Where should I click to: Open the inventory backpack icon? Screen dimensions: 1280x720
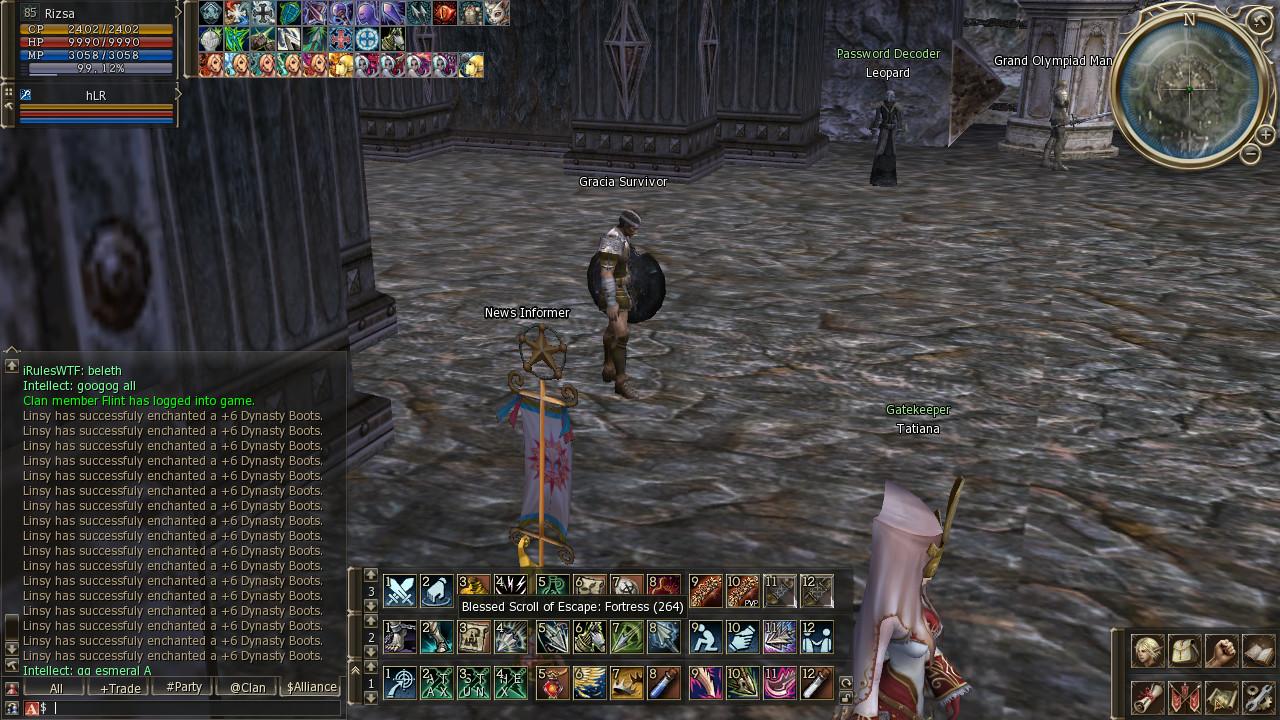point(1184,651)
